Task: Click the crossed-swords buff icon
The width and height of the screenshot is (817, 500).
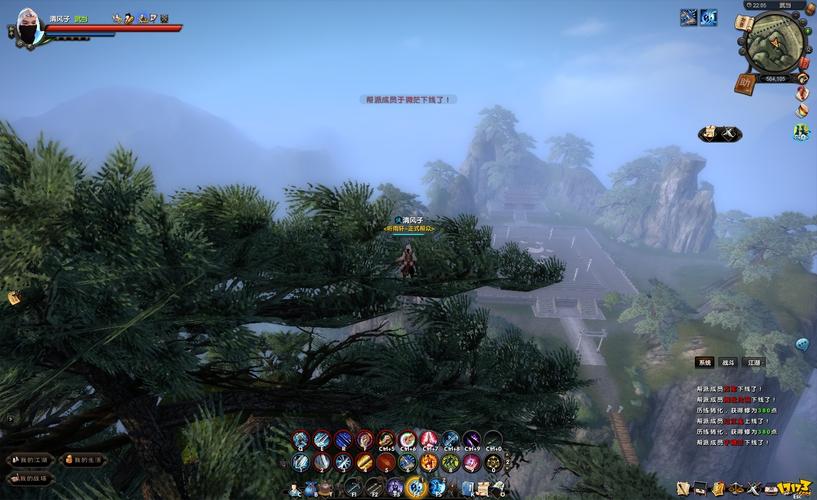Action: (689, 17)
